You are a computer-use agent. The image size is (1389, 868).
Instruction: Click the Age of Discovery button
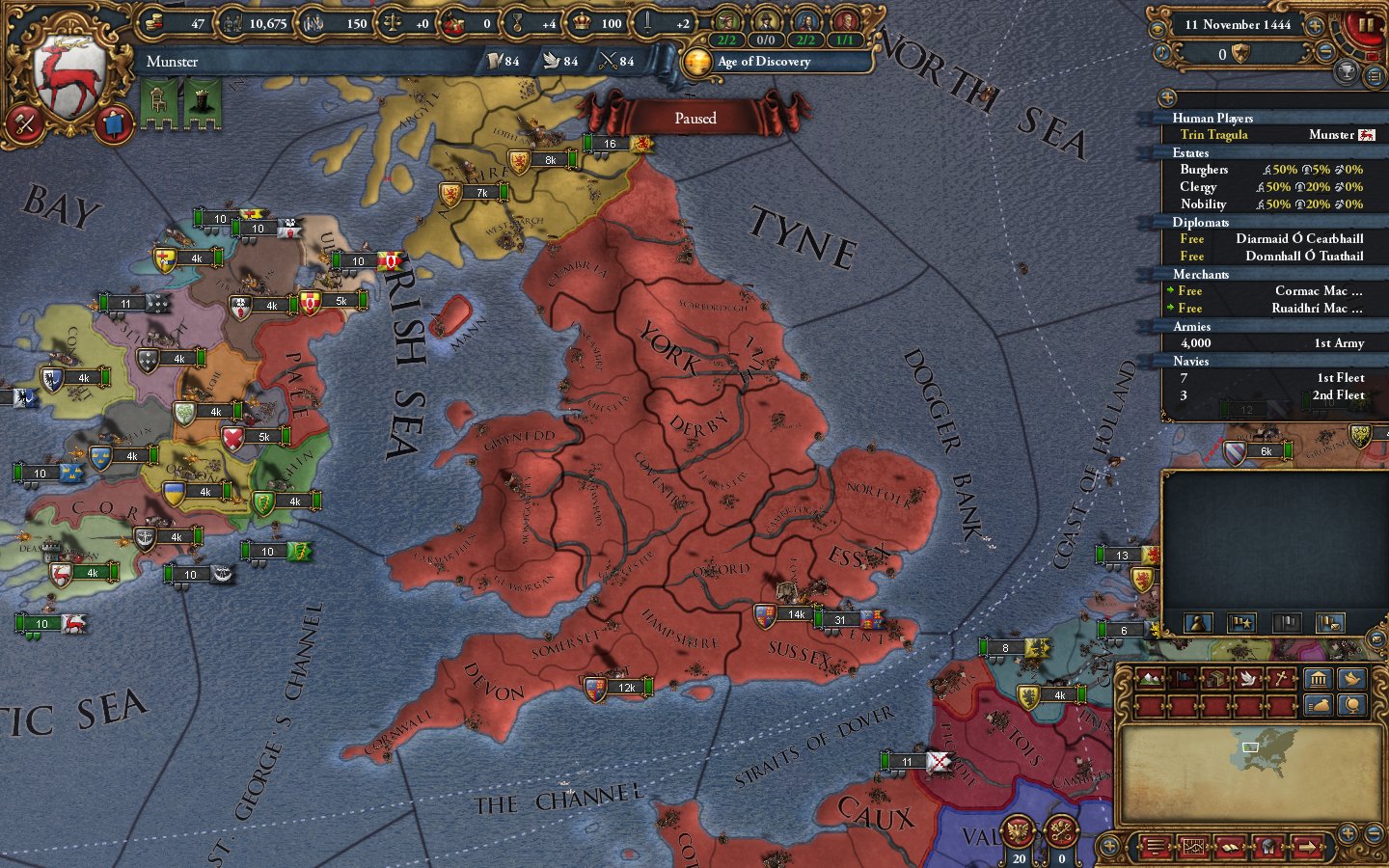[x=762, y=63]
